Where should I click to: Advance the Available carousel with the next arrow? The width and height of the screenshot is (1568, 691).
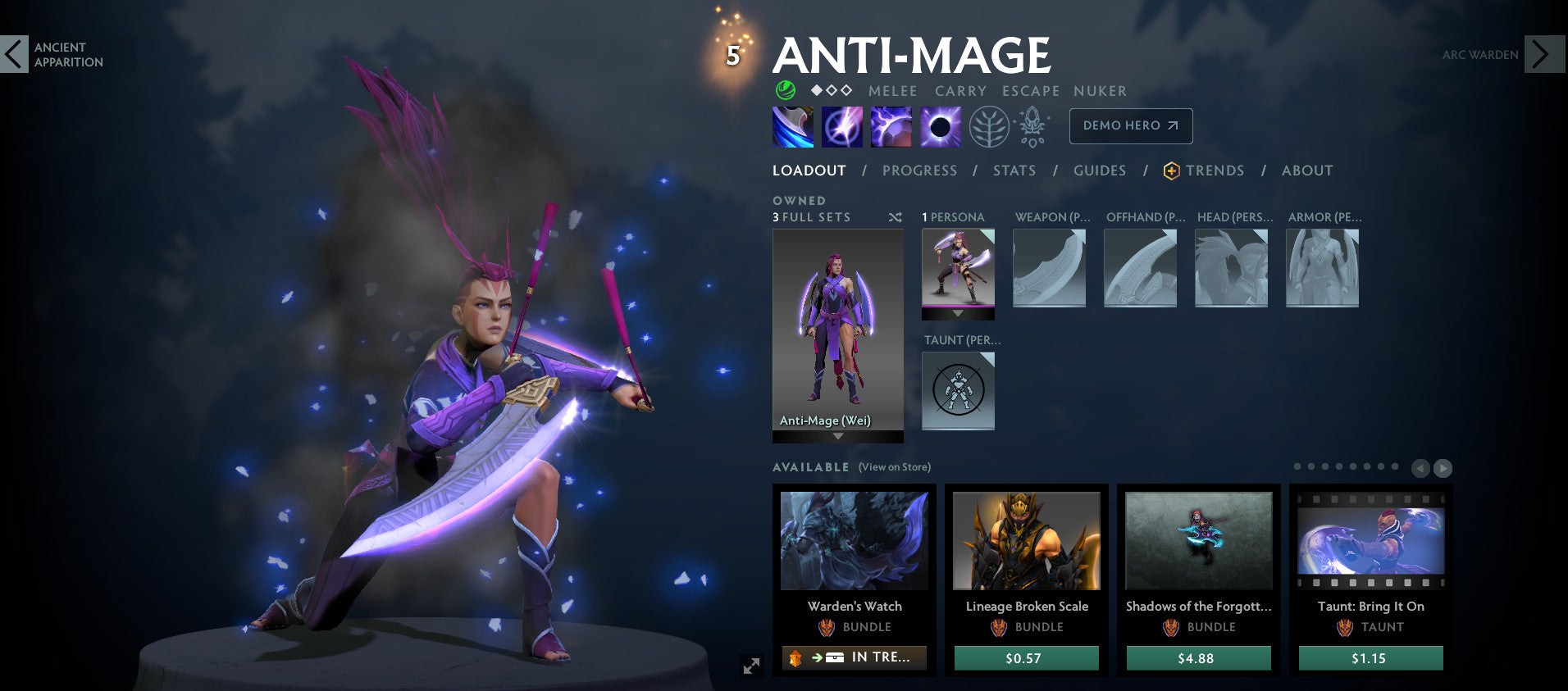tap(1443, 468)
